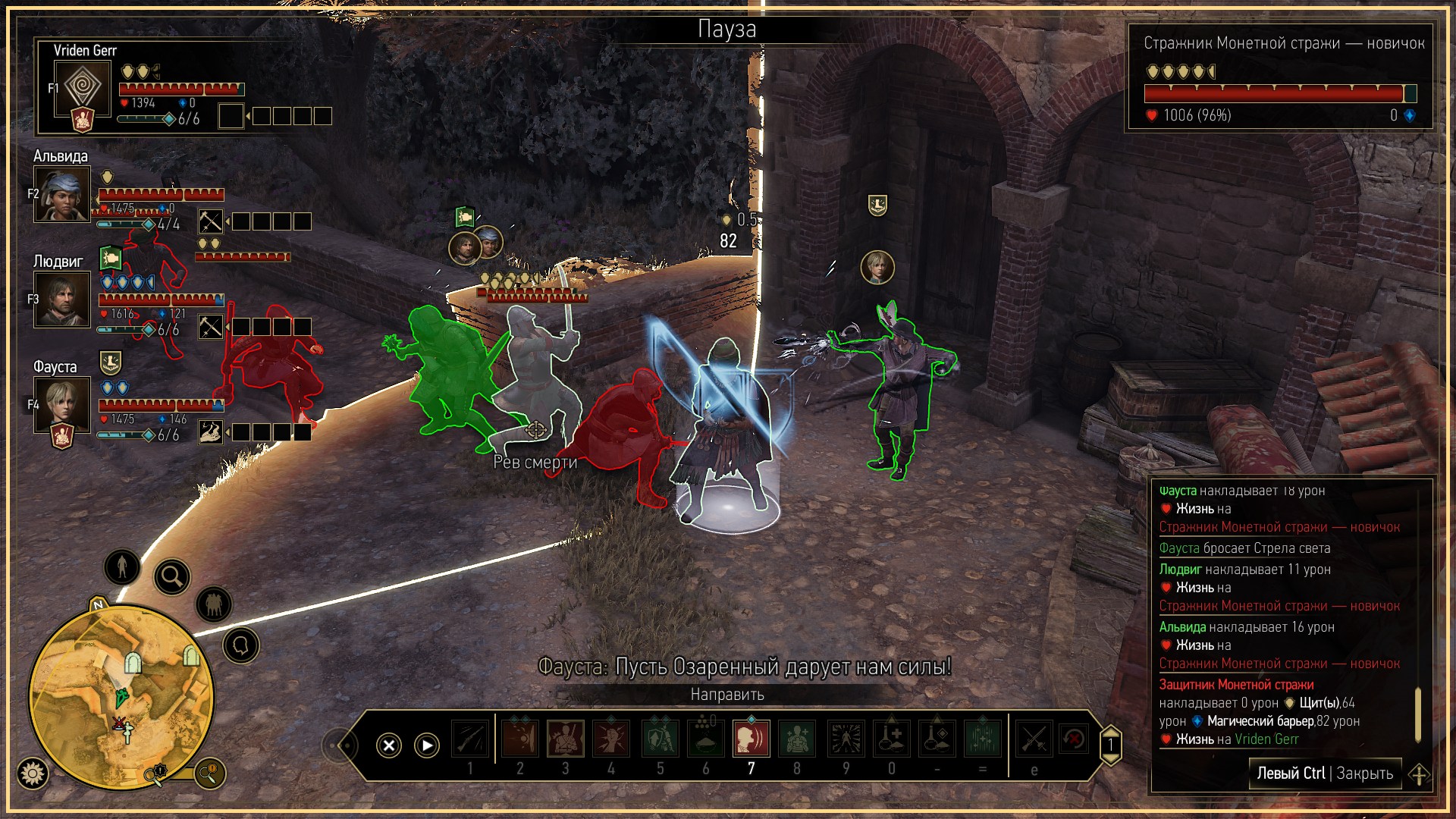Click the hotbar page number stepper

(1110, 745)
